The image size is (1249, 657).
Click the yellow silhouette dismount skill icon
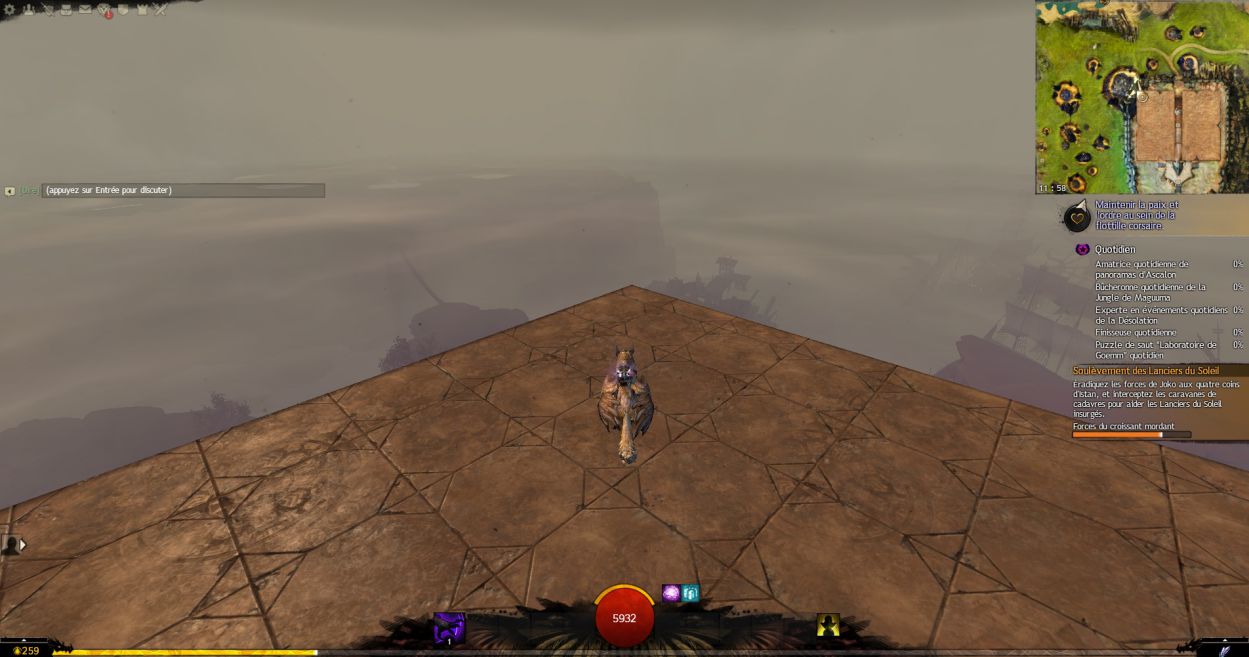point(827,625)
